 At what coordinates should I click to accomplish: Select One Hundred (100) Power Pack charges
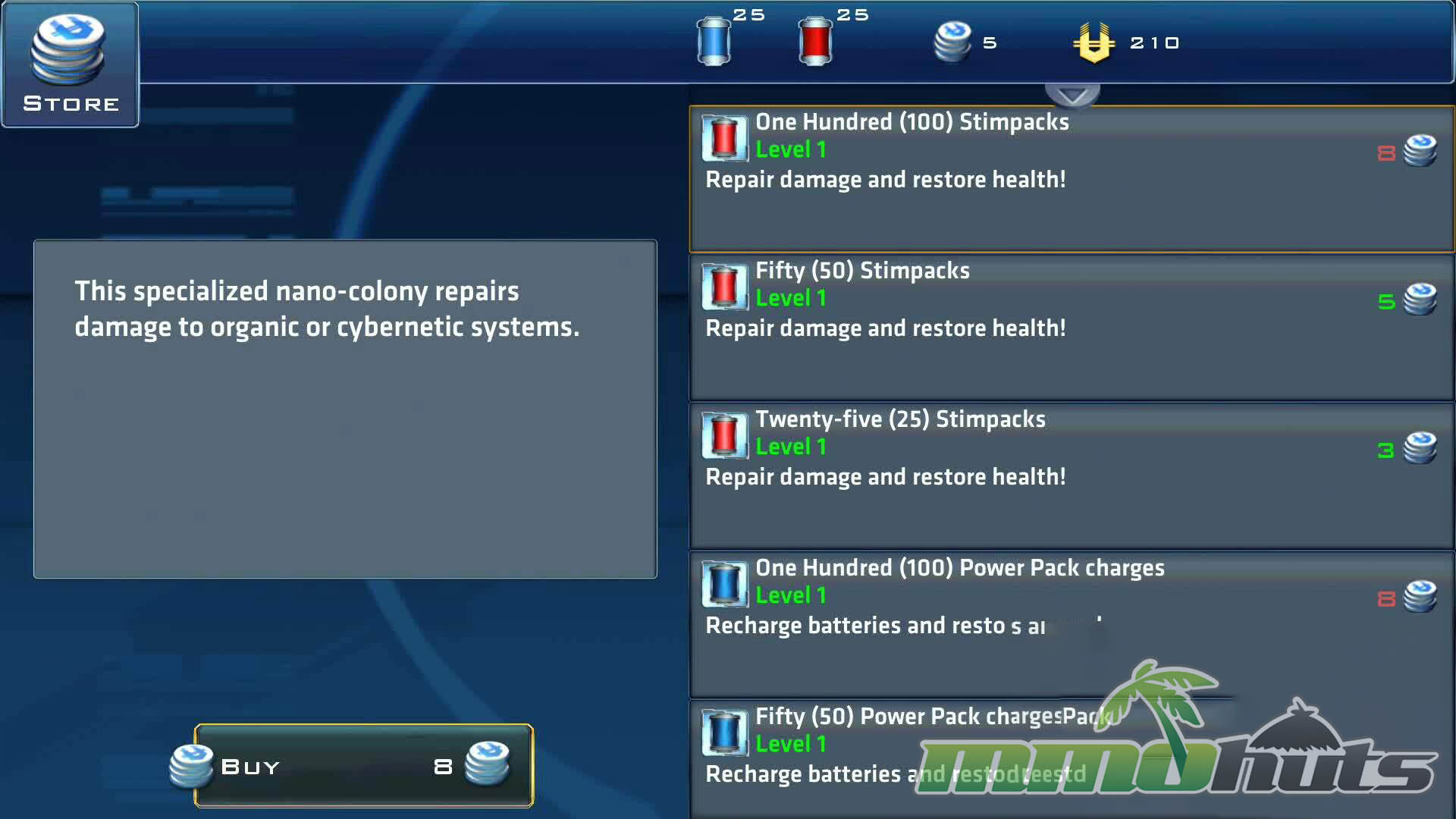click(x=1071, y=625)
